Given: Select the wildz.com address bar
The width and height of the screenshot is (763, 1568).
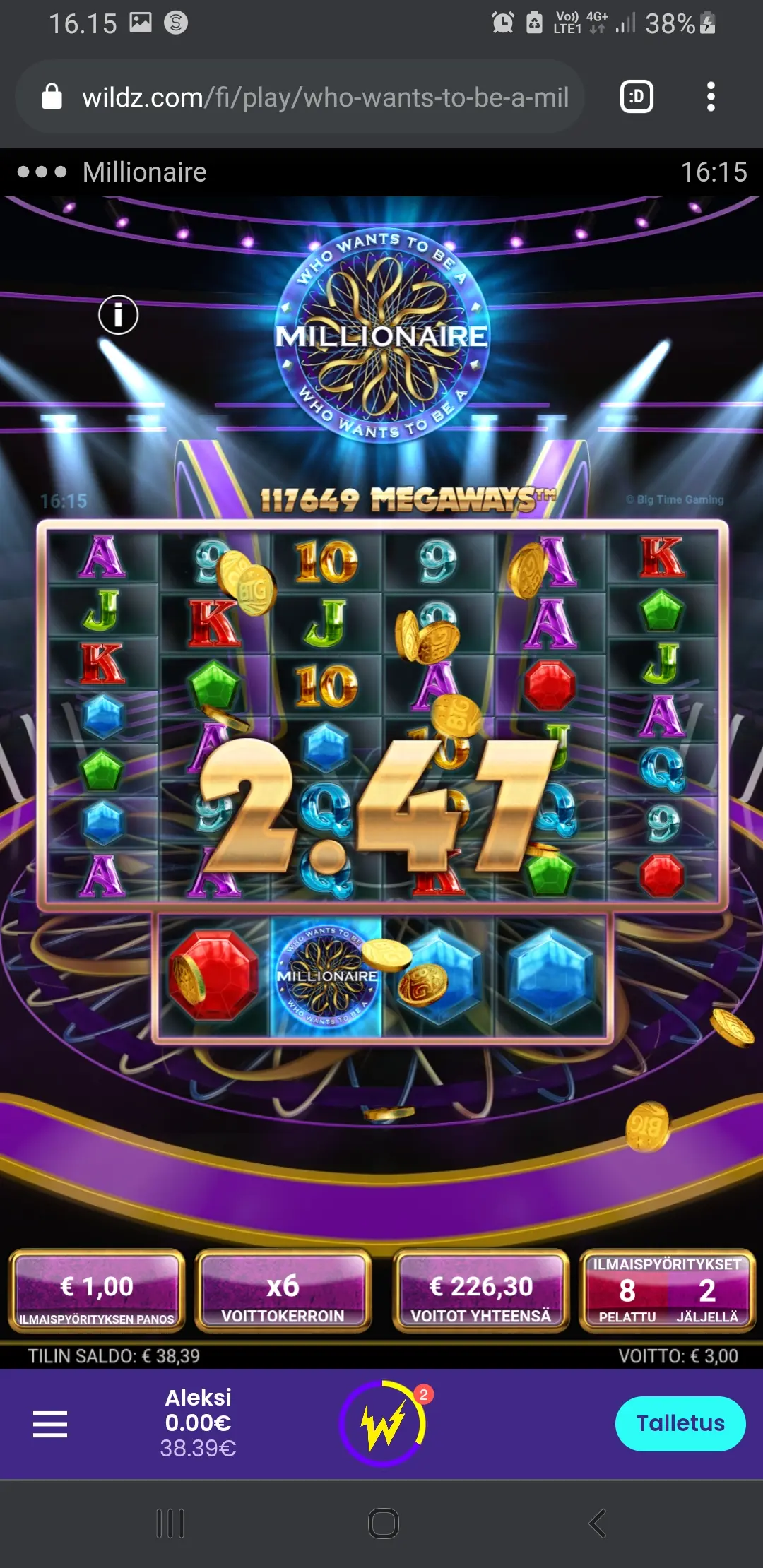Looking at the screenshot, I should (325, 97).
